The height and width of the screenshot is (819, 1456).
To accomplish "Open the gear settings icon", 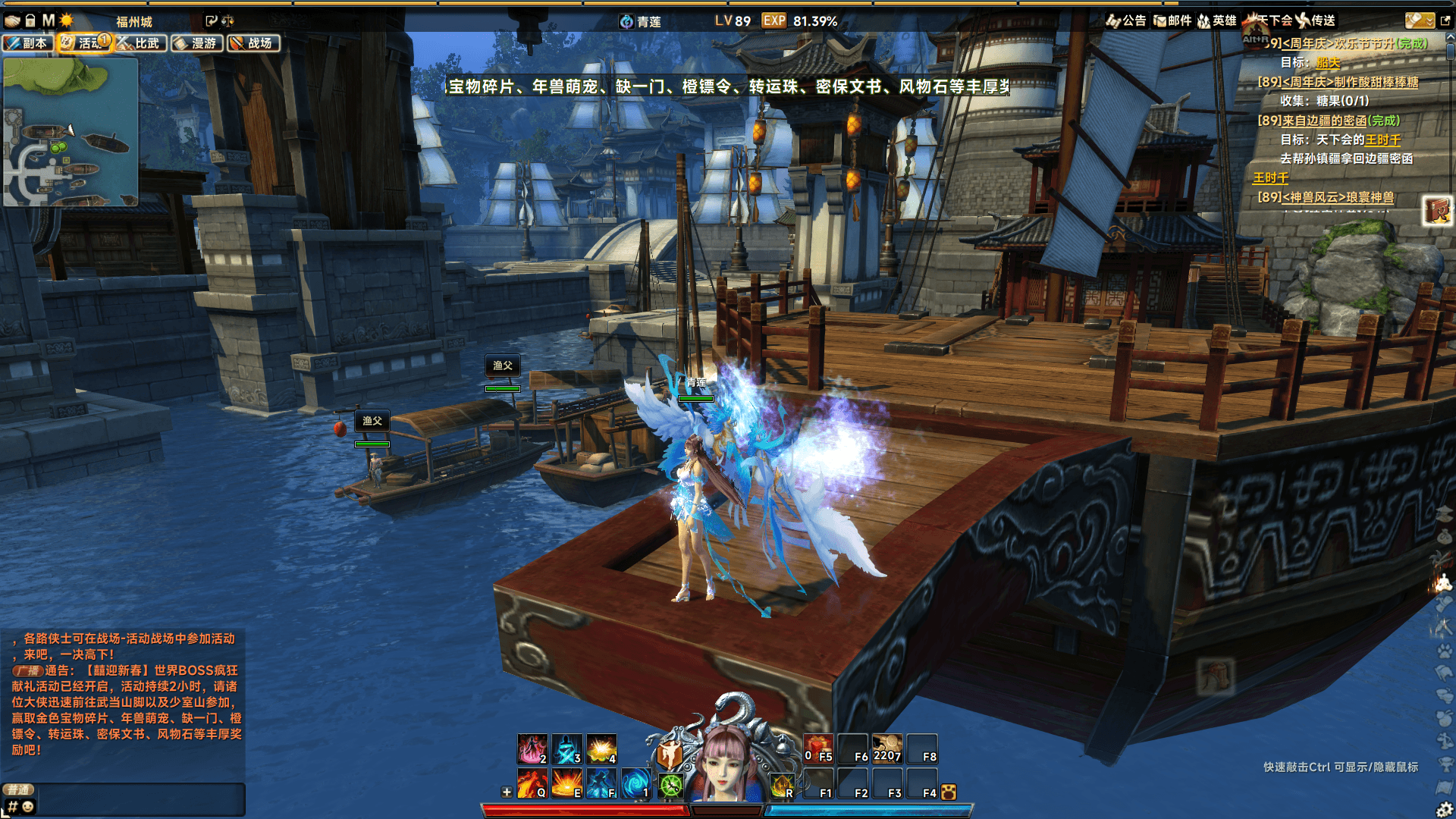I will [x=1444, y=810].
